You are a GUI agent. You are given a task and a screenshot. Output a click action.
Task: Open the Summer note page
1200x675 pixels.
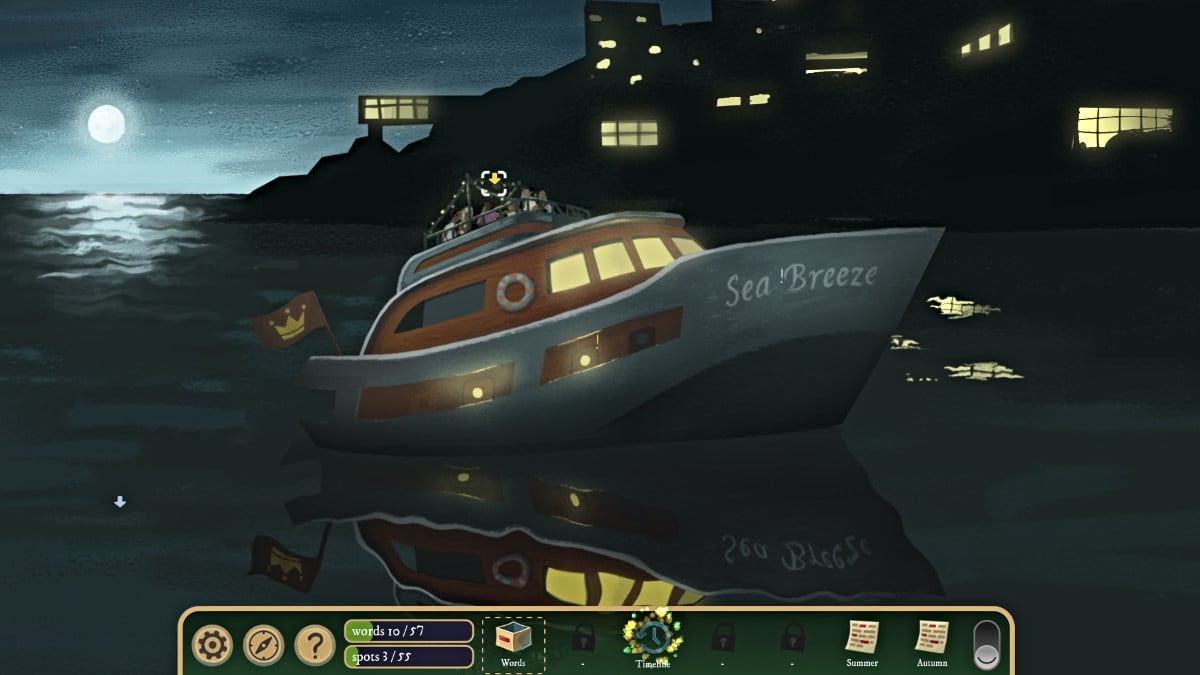click(862, 638)
